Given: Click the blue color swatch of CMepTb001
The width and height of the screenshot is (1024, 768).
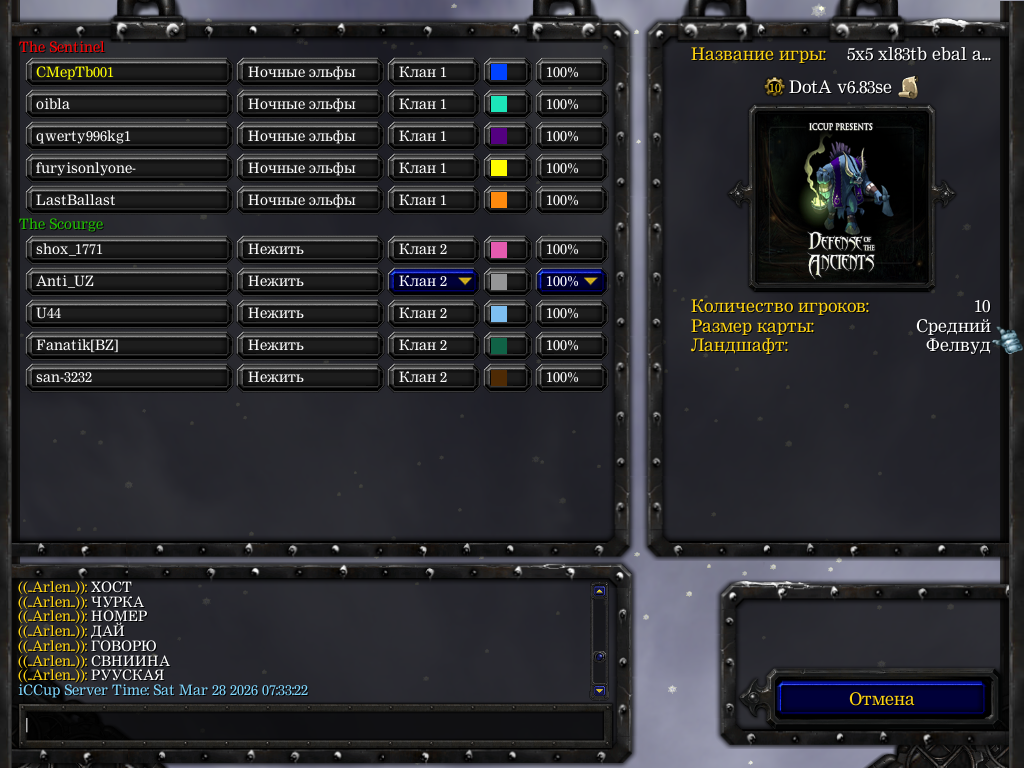Looking at the screenshot, I should 499,72.
